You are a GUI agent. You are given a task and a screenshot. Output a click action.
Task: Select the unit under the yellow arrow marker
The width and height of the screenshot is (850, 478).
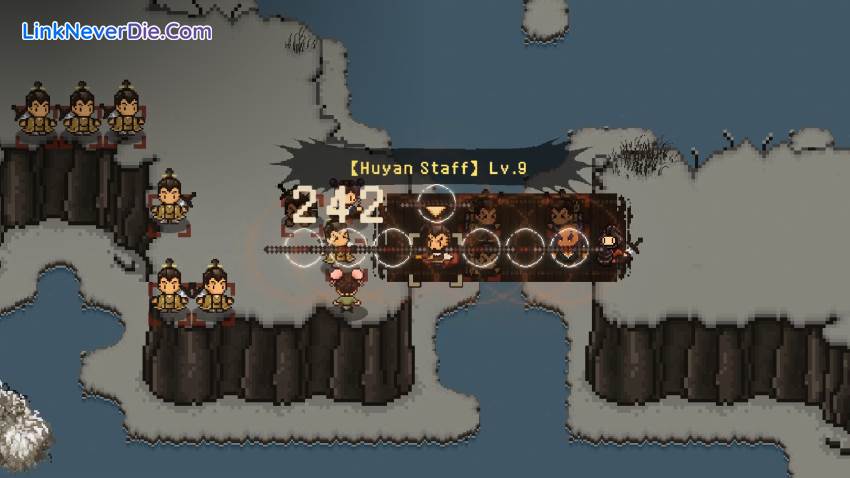tap(436, 244)
